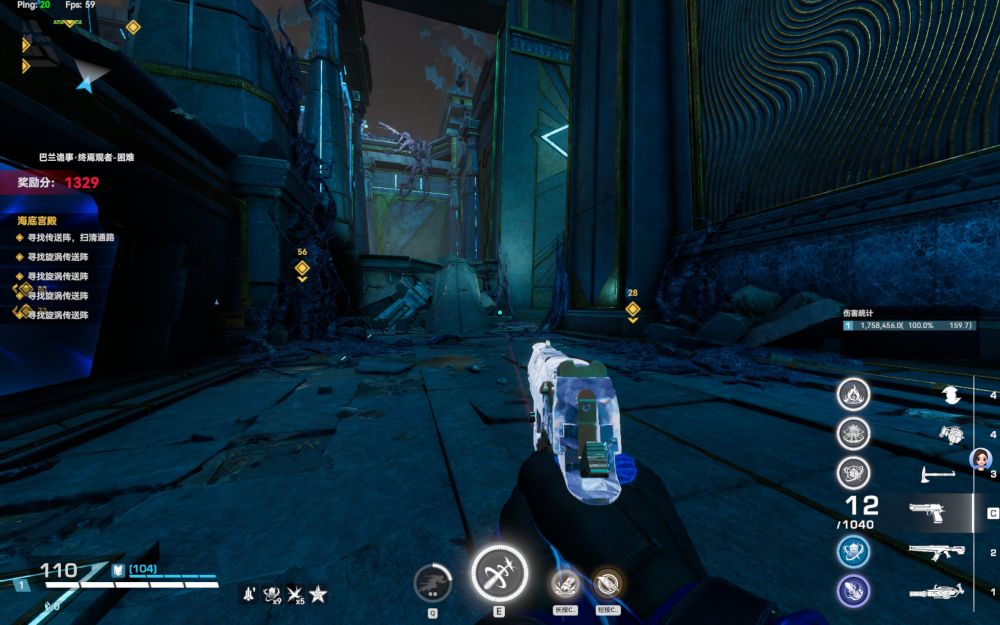Activate the E primary skill icon

tap(499, 576)
